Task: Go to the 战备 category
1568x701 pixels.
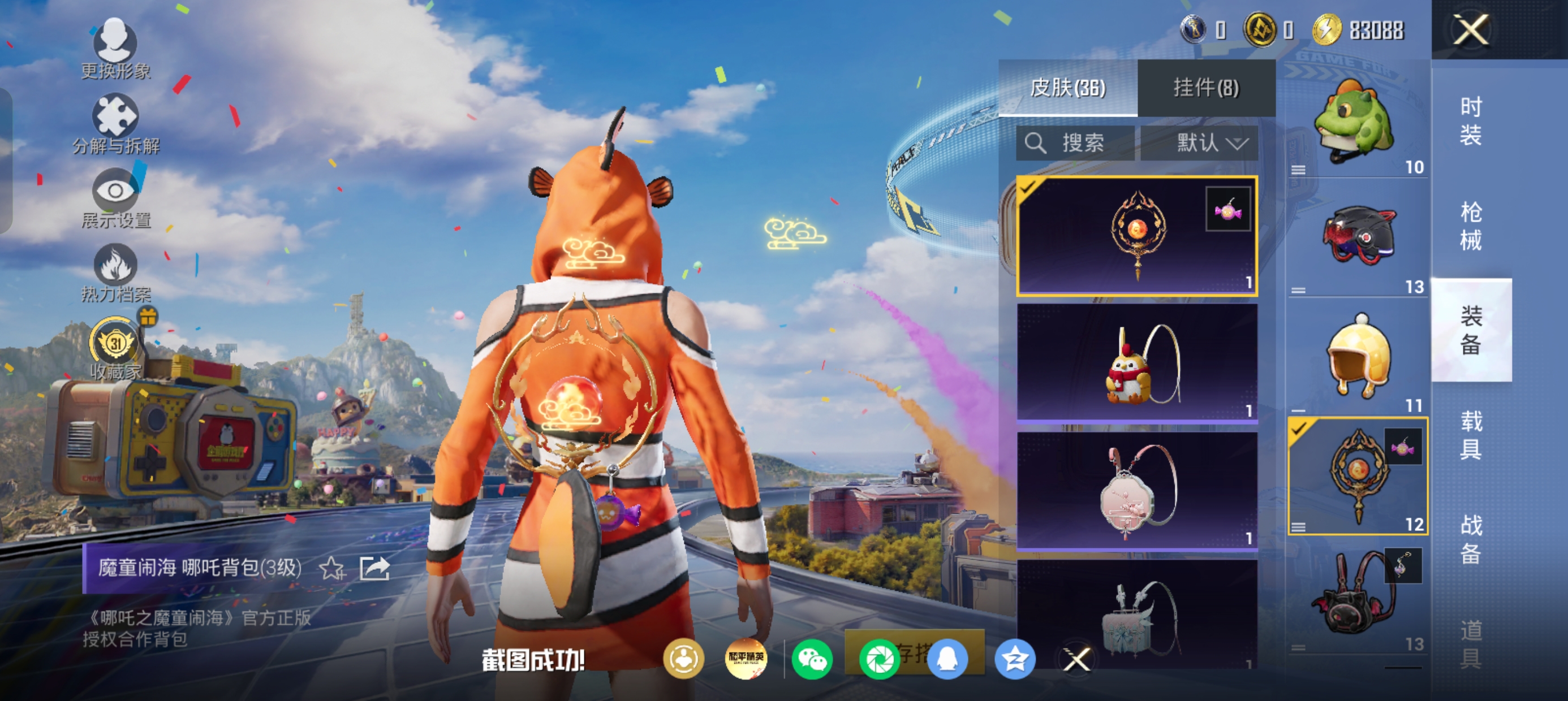Action: [1471, 539]
